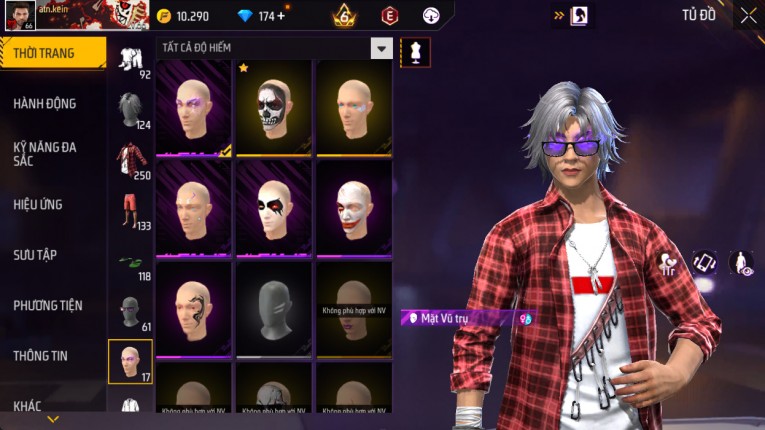The width and height of the screenshot is (765, 430).
Task: Open the PHƯƠNG TIỆN tab
Action: click(x=48, y=305)
